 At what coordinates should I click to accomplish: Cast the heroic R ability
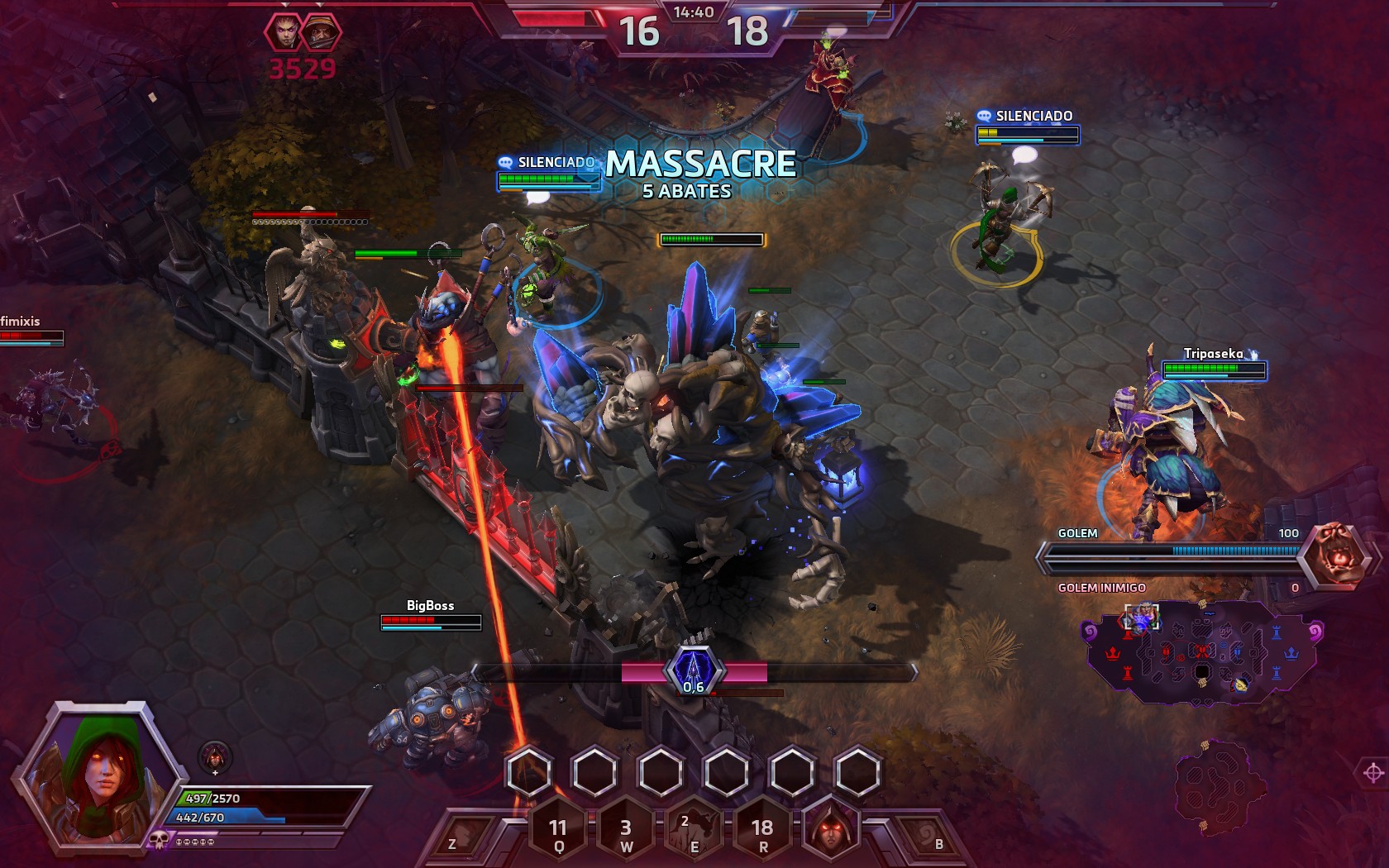761,831
